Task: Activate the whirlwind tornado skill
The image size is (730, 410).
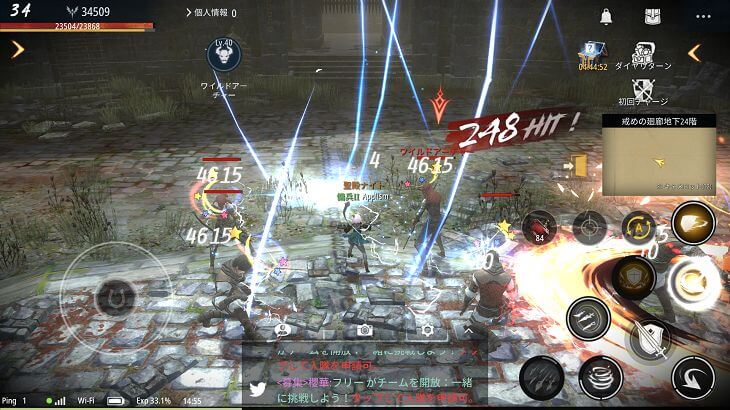Action: coord(599,376)
